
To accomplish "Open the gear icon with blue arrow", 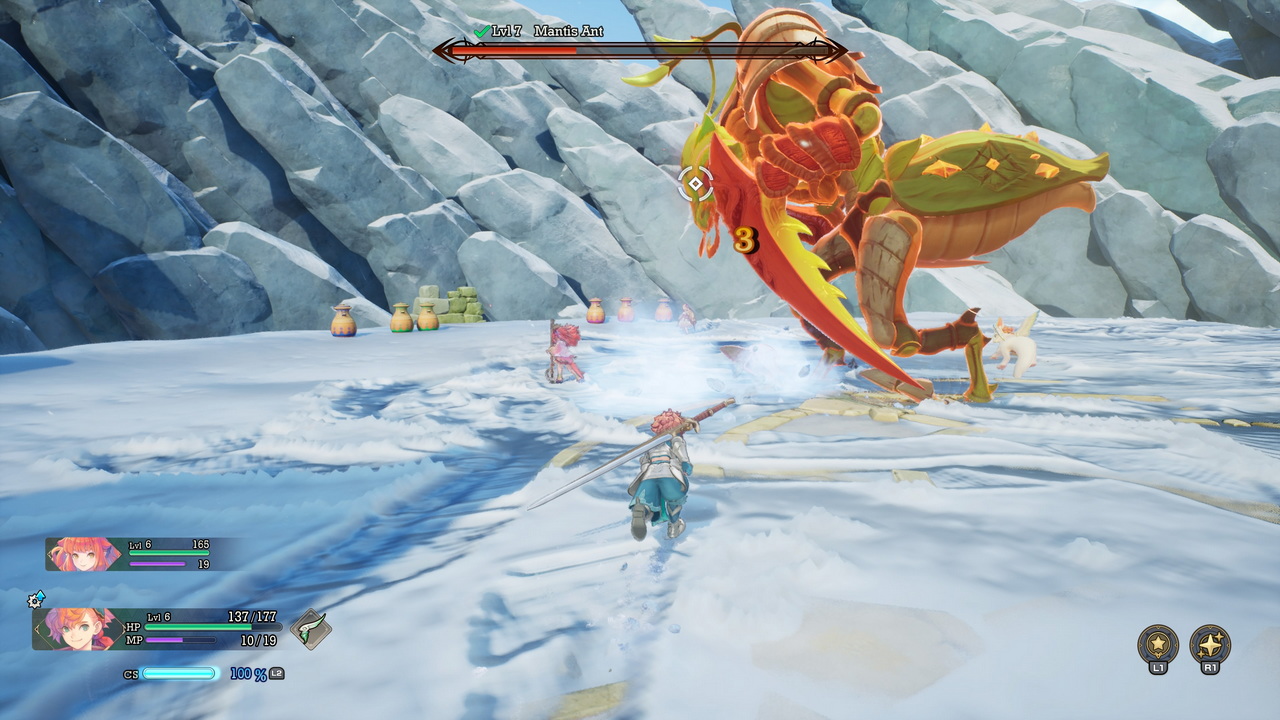I will pyautogui.click(x=37, y=598).
